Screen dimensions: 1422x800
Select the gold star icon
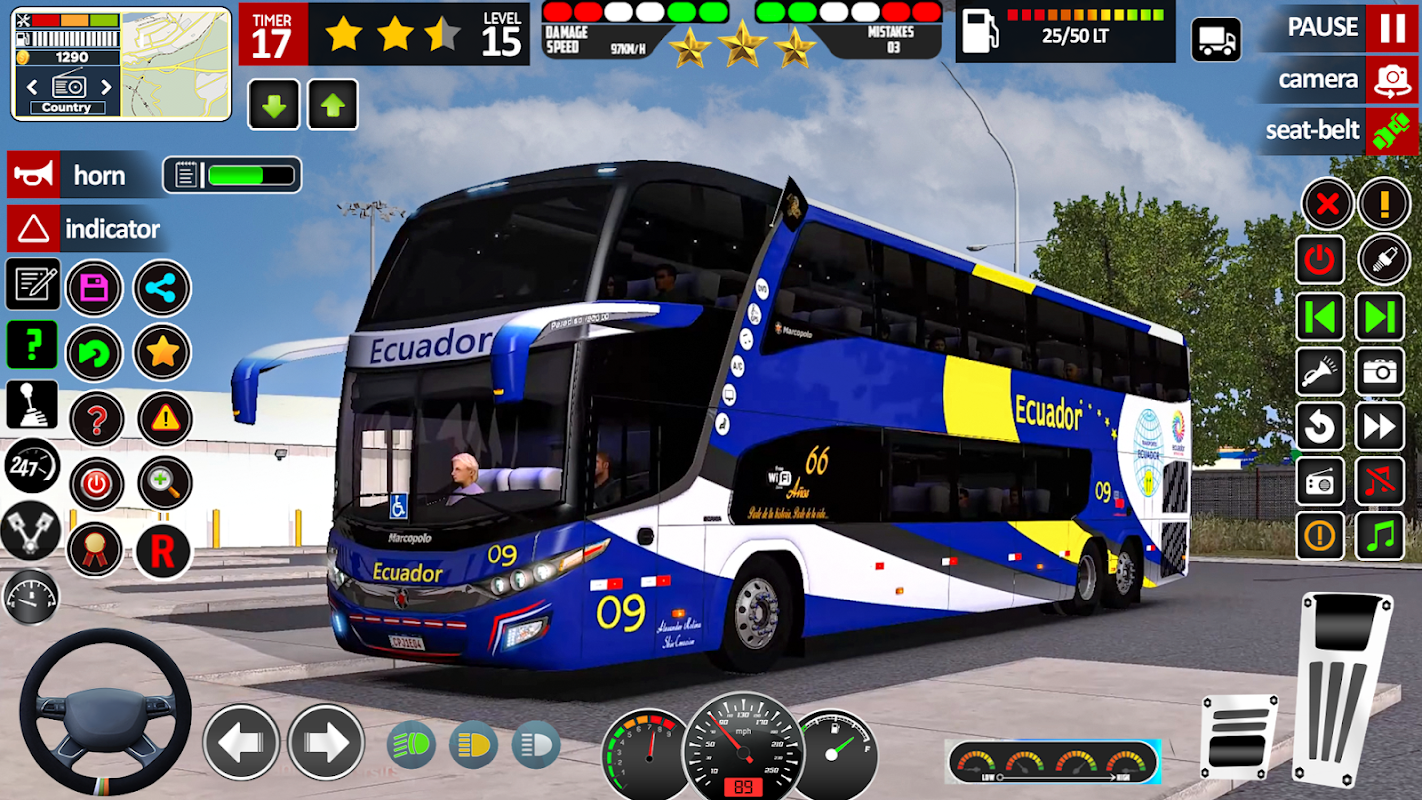[162, 352]
